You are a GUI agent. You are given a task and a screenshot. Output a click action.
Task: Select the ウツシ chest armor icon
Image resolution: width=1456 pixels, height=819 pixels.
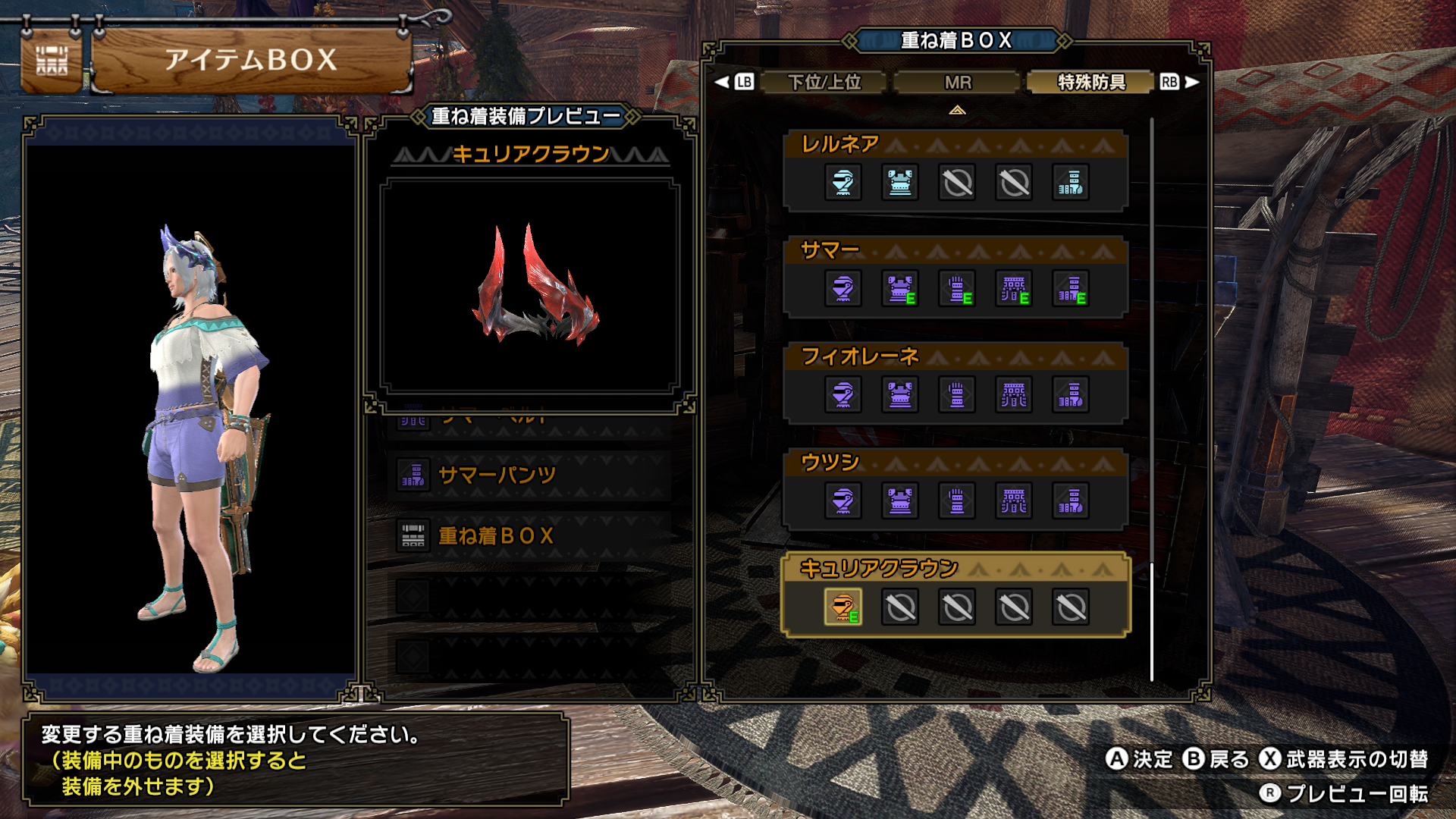[900, 501]
